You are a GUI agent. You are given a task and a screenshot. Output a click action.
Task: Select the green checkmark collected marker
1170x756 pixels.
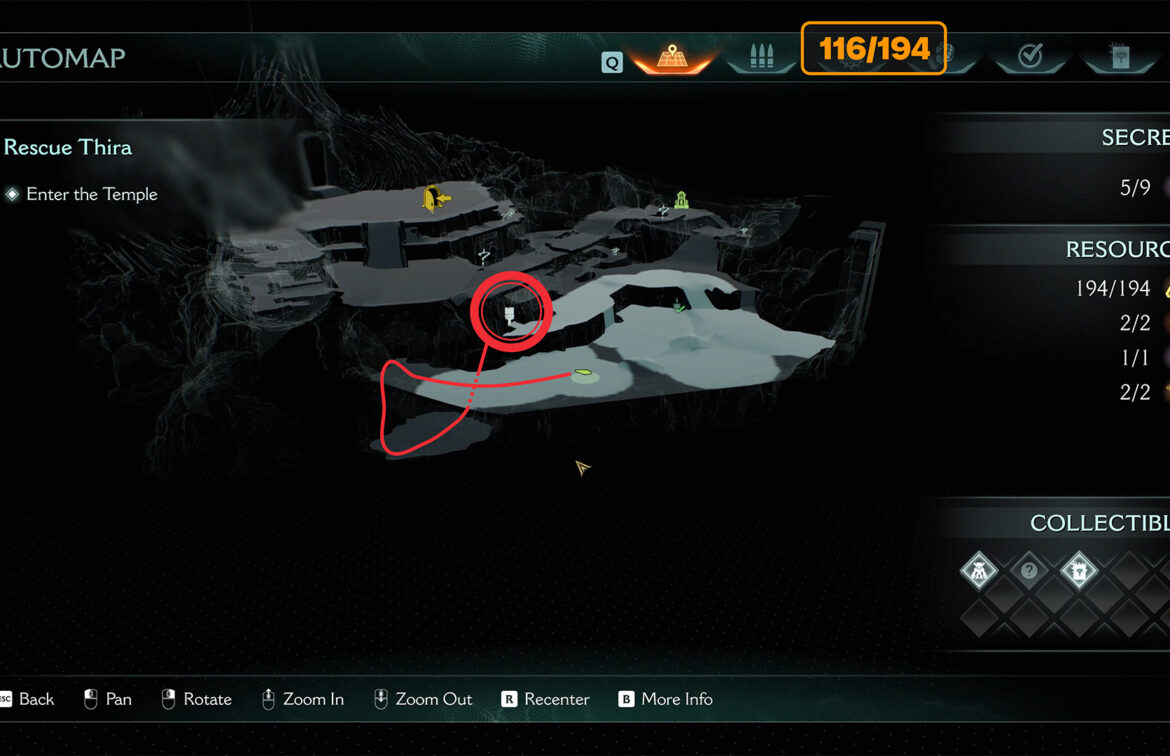(x=680, y=306)
